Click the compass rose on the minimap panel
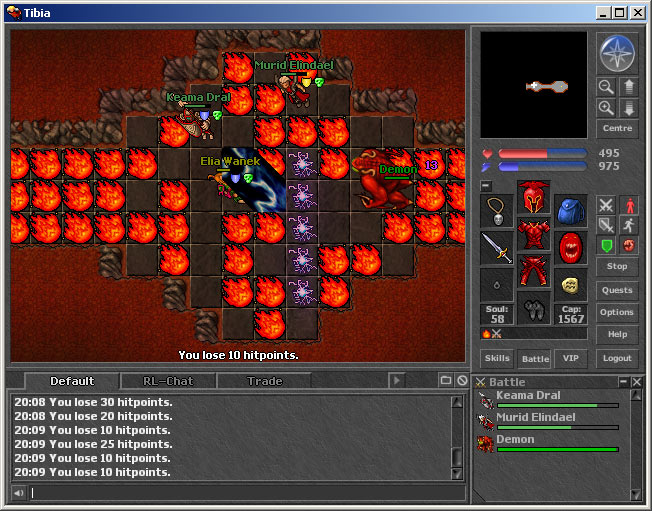This screenshot has height=511, width=652. point(614,53)
